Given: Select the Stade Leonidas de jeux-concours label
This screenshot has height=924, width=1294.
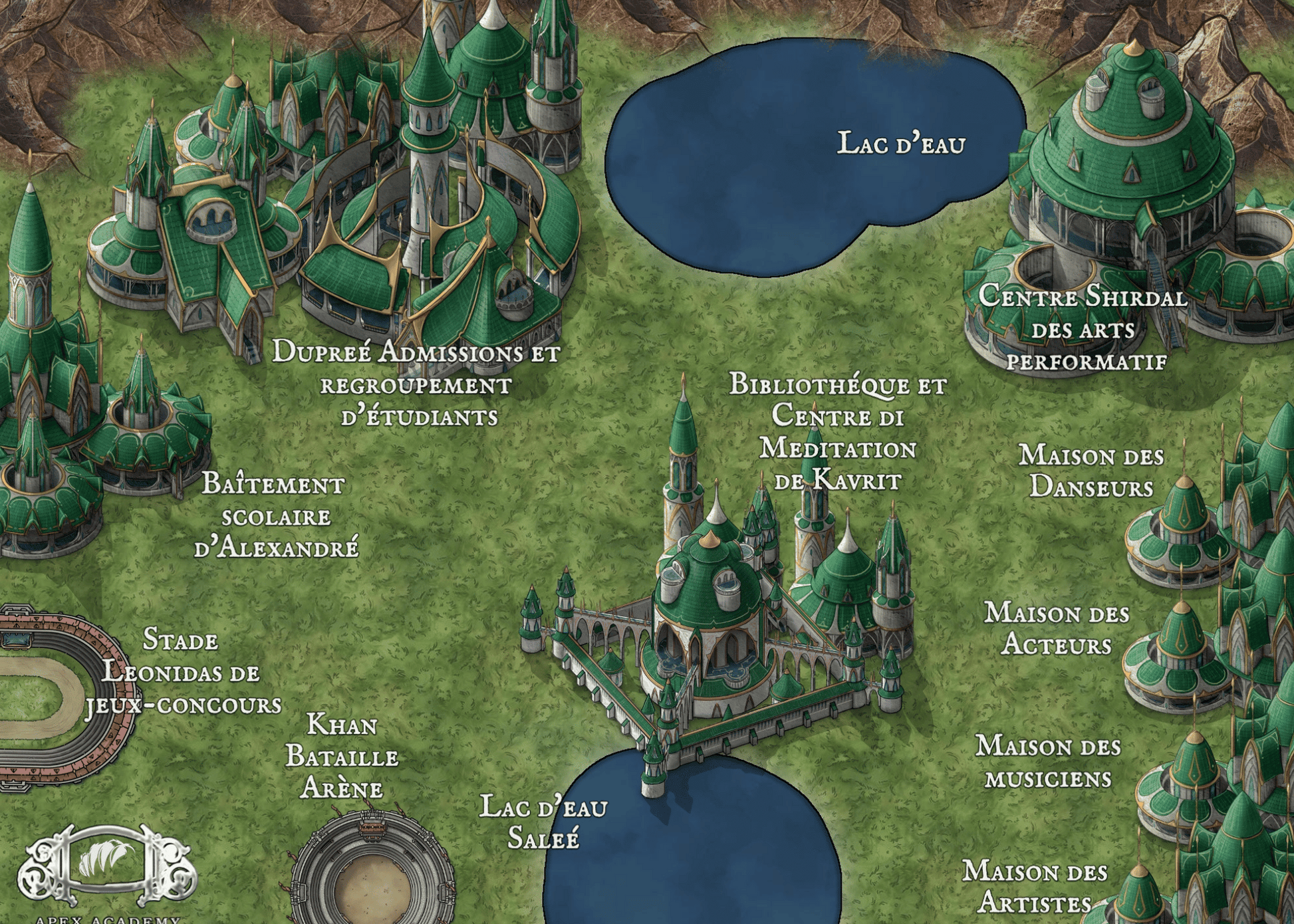Looking at the screenshot, I should (x=182, y=672).
